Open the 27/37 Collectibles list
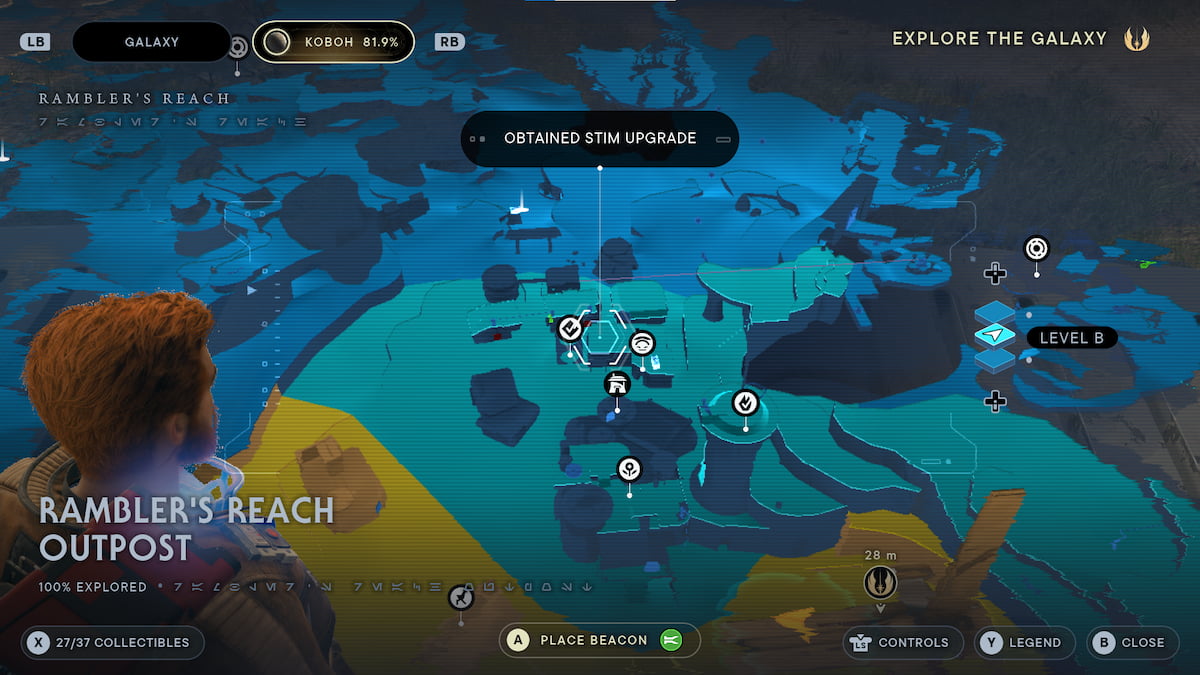 point(113,642)
